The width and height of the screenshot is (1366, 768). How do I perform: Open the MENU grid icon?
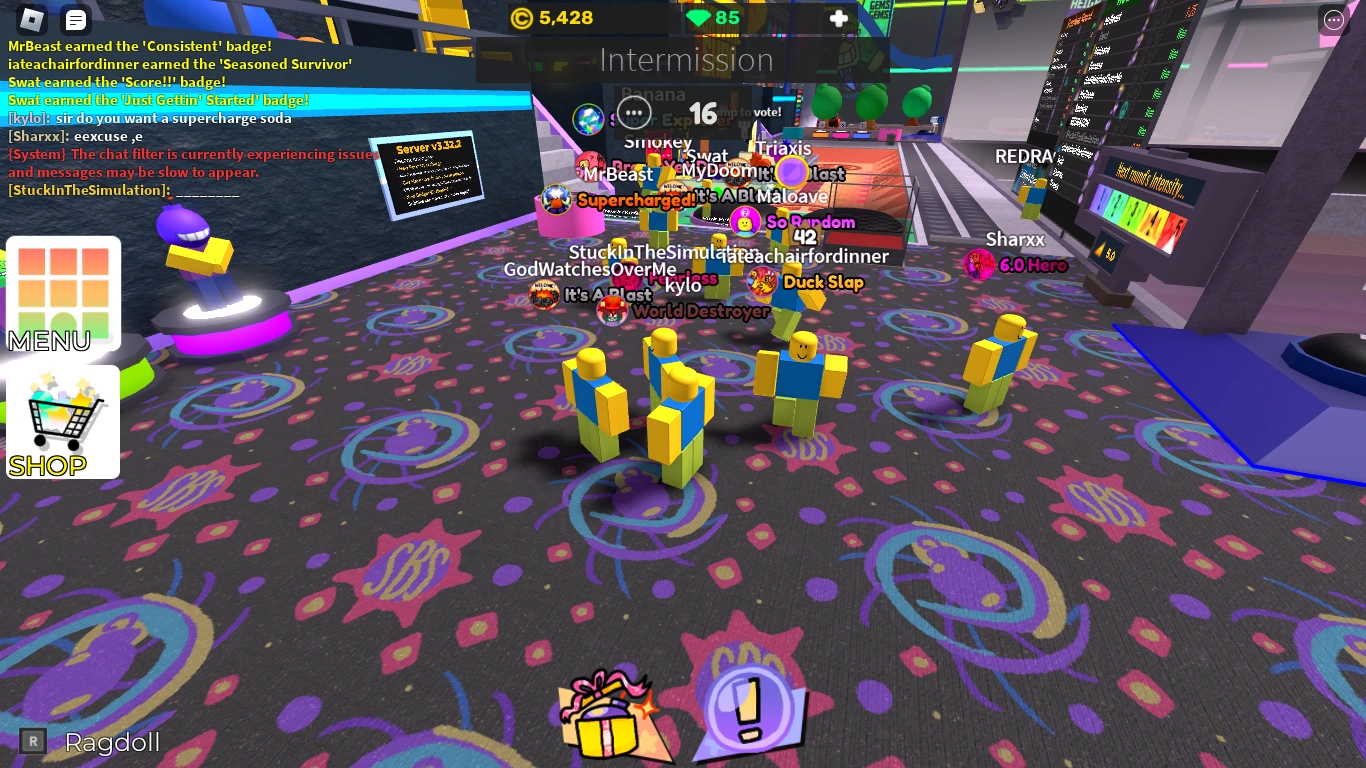(x=63, y=291)
